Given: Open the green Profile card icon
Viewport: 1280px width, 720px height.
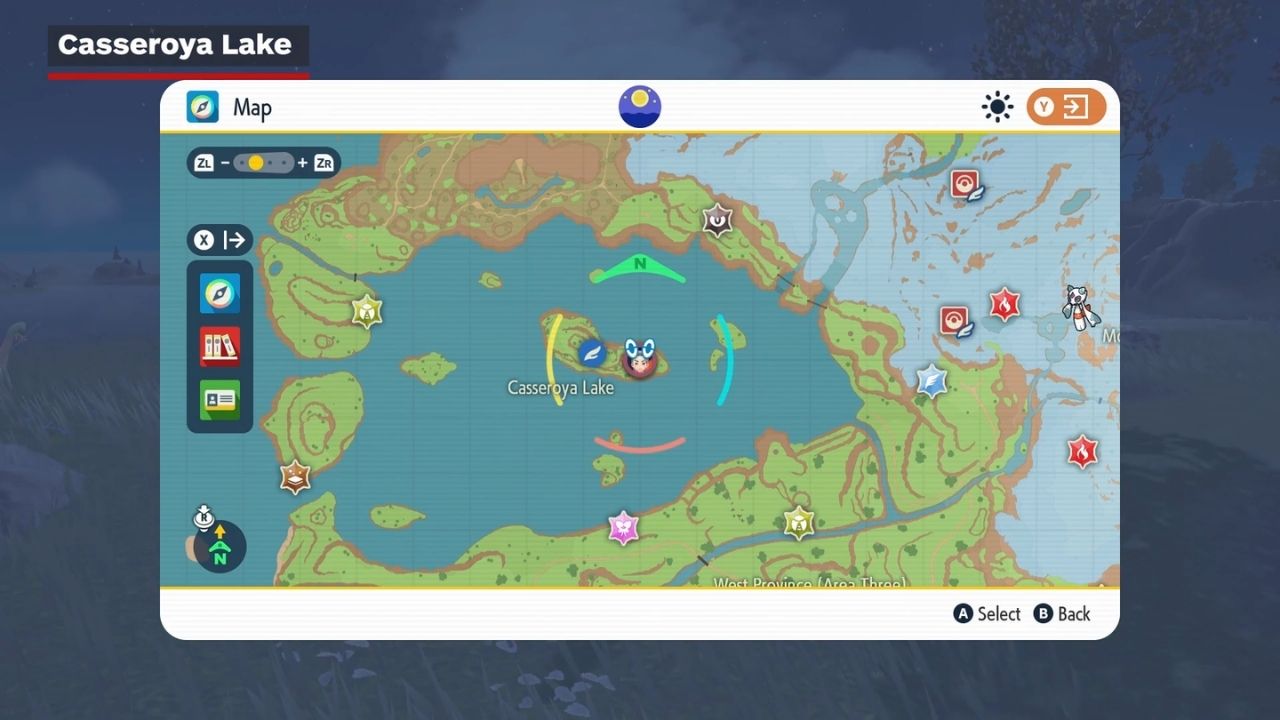Looking at the screenshot, I should coord(220,400).
